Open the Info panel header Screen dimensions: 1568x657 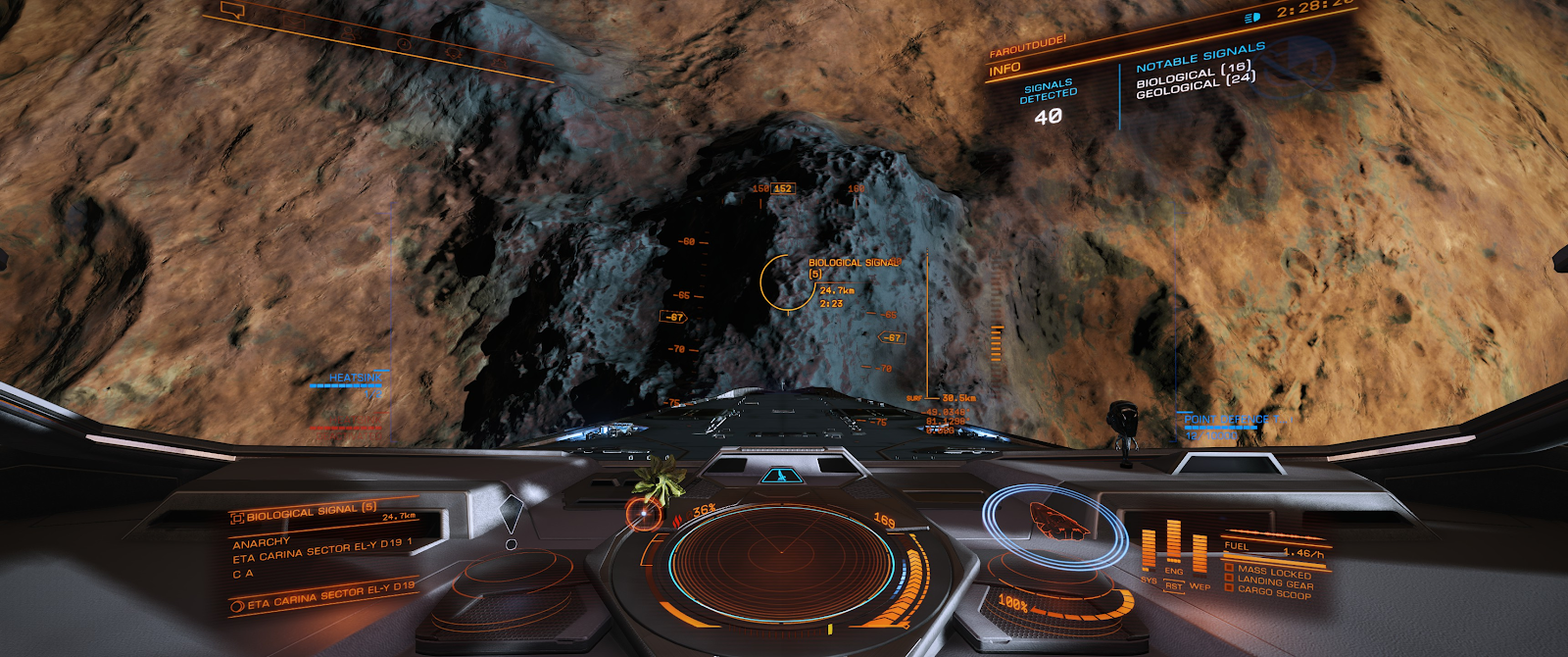1005,70
